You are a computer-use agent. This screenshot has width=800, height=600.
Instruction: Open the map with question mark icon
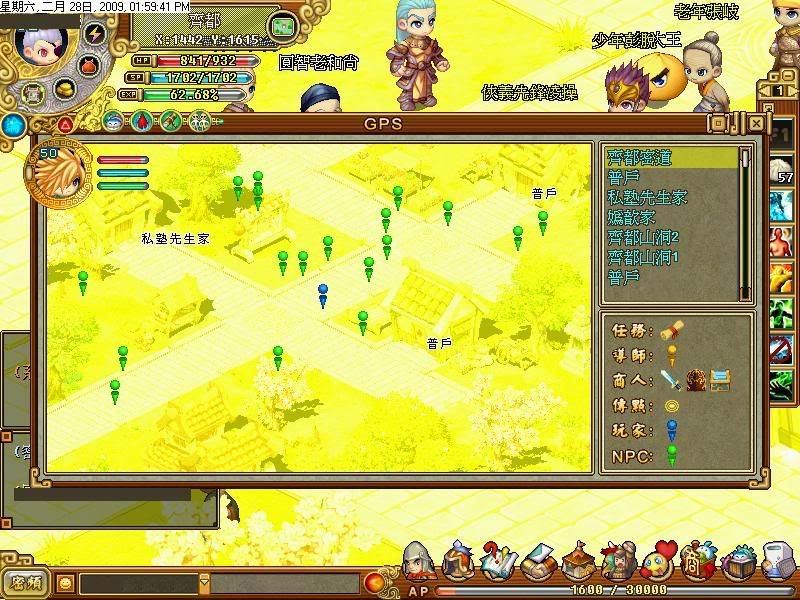pyautogui.click(x=500, y=562)
